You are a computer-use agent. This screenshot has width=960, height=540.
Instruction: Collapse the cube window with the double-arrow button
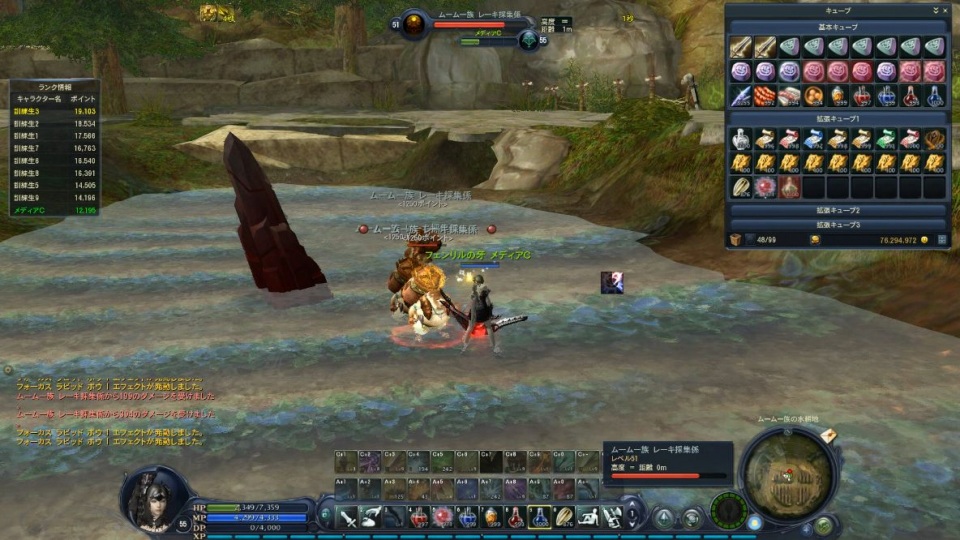pyautogui.click(x=936, y=10)
